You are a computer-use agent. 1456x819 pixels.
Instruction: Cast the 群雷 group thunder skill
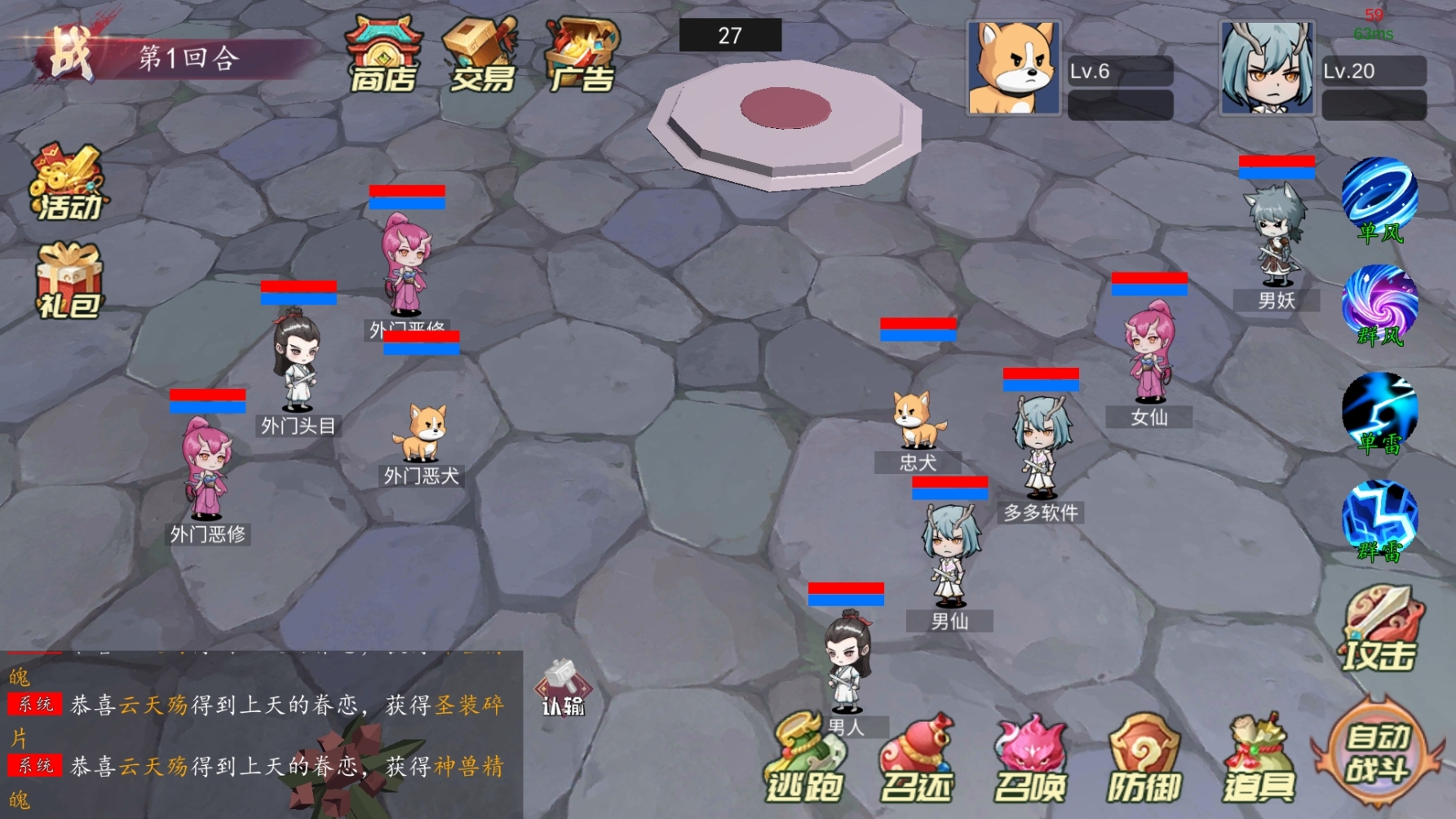point(1379,521)
